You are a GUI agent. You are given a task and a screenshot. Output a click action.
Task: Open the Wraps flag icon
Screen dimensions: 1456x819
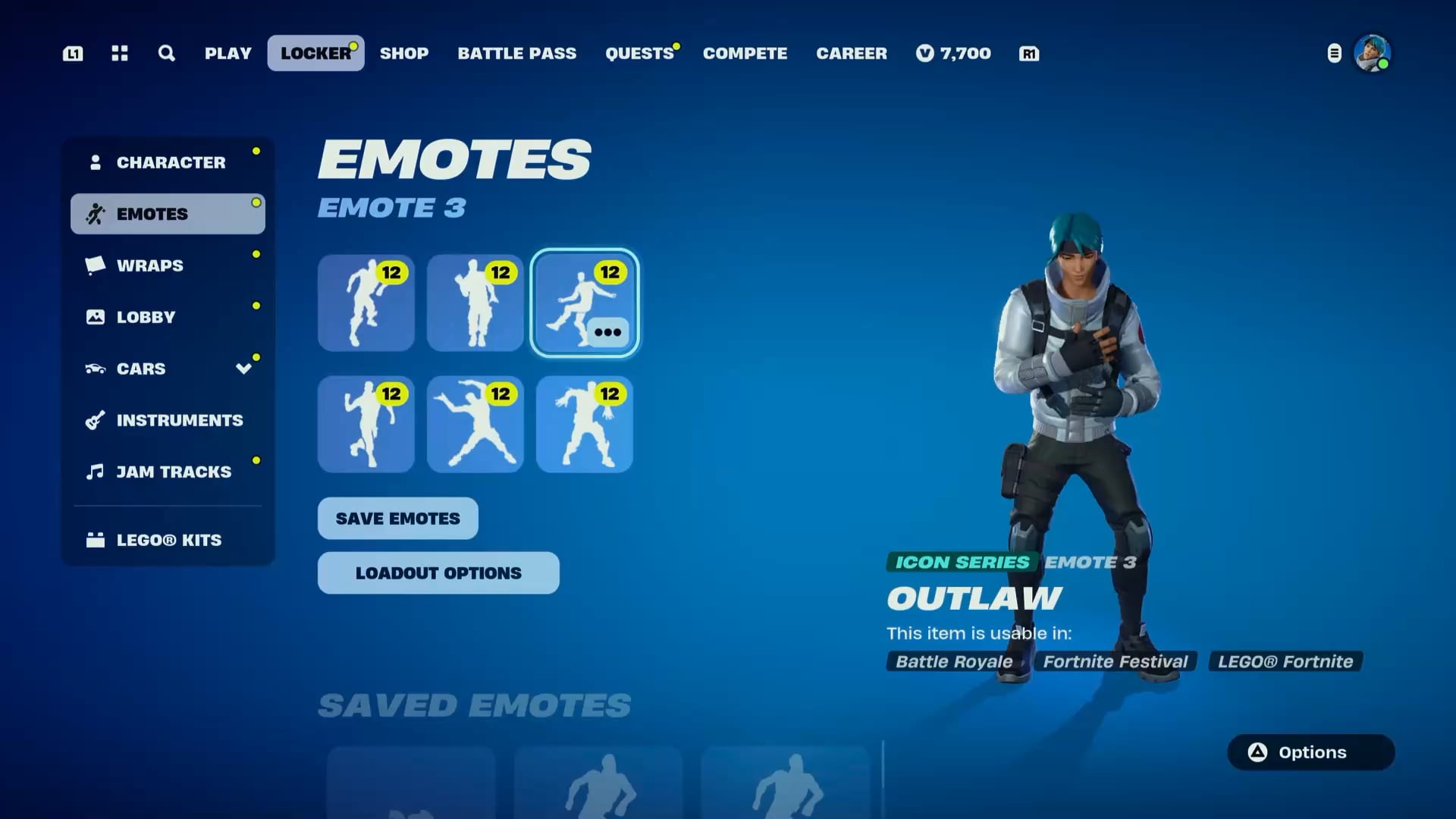click(x=94, y=265)
